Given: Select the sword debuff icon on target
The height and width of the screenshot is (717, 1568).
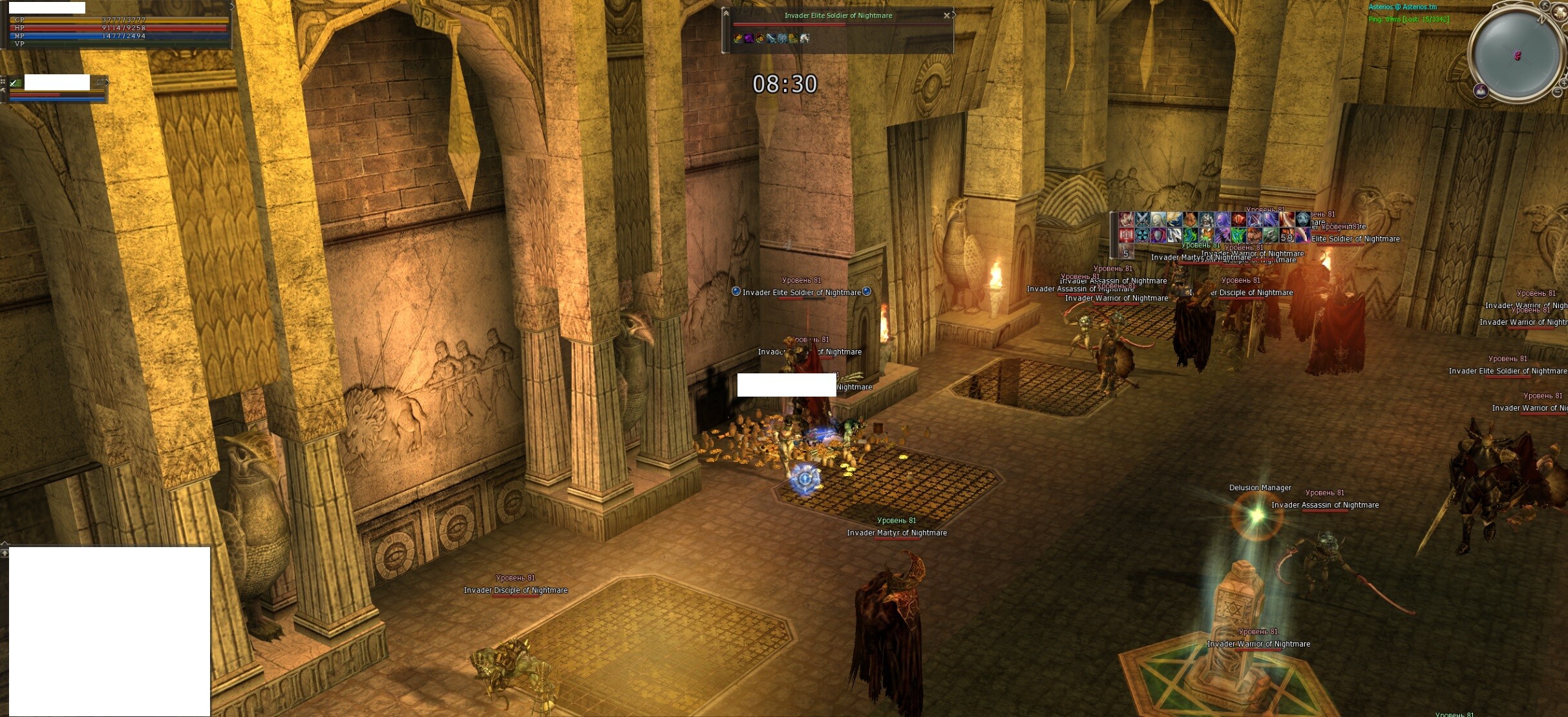Looking at the screenshot, I should [770, 39].
